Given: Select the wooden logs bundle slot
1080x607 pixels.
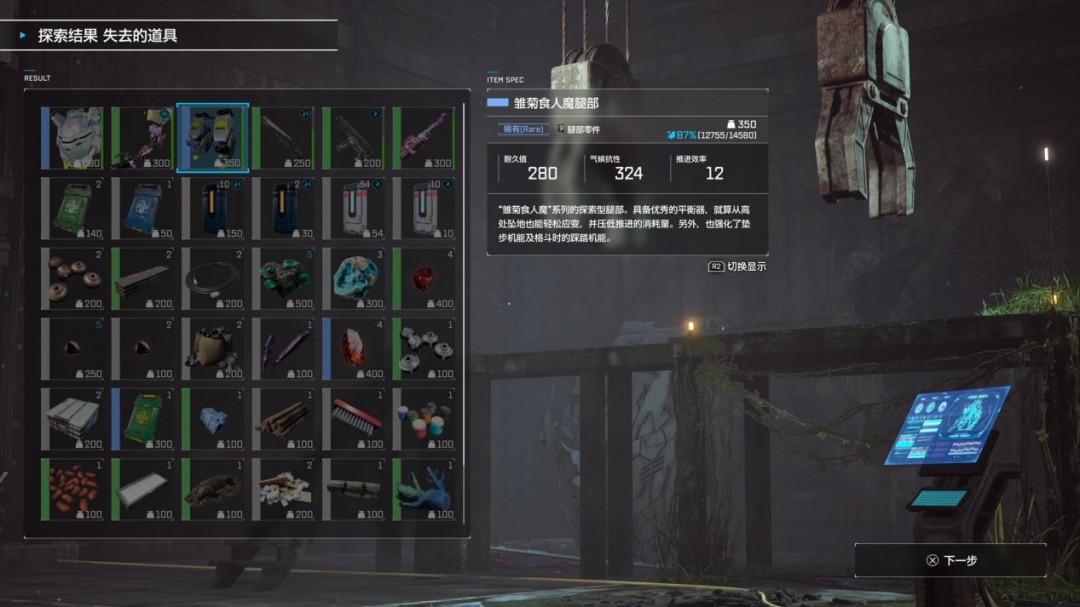Looking at the screenshot, I should coord(283,418).
